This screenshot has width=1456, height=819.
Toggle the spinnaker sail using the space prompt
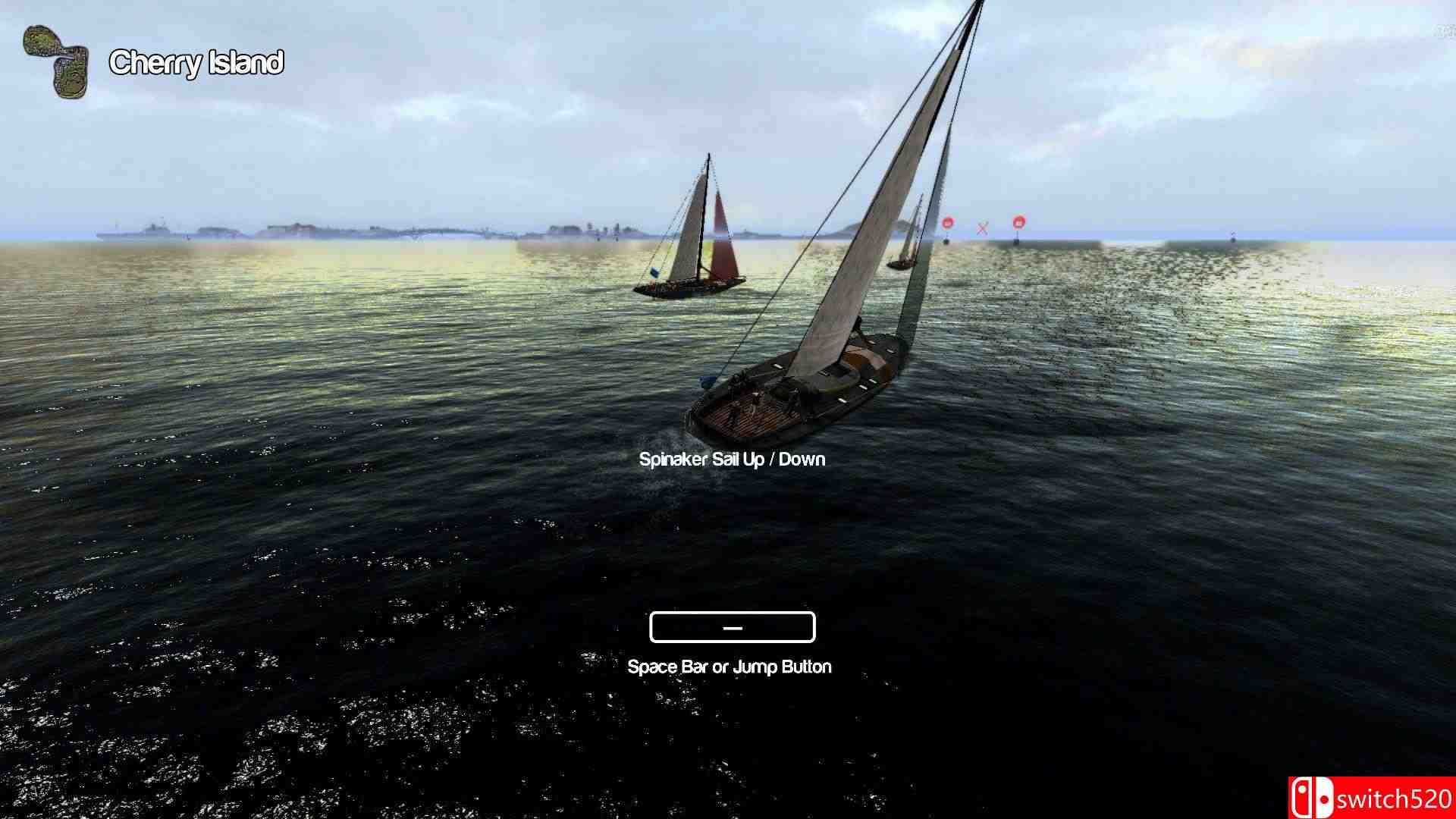coord(731,626)
